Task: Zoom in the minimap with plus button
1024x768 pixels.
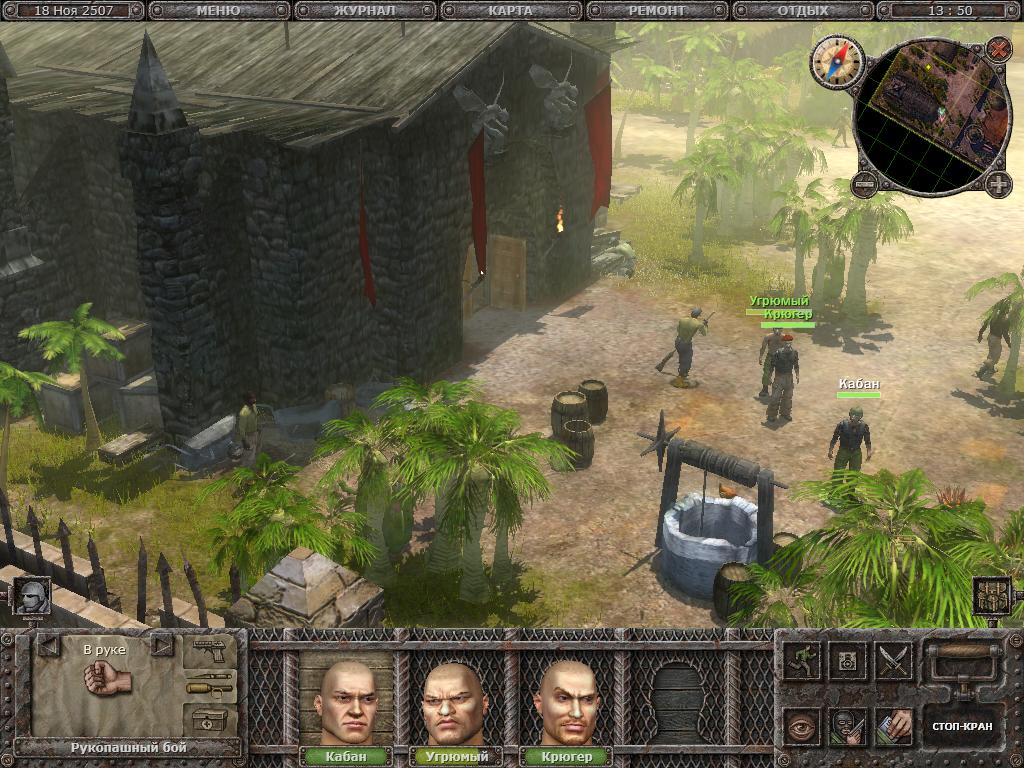Action: [998, 184]
